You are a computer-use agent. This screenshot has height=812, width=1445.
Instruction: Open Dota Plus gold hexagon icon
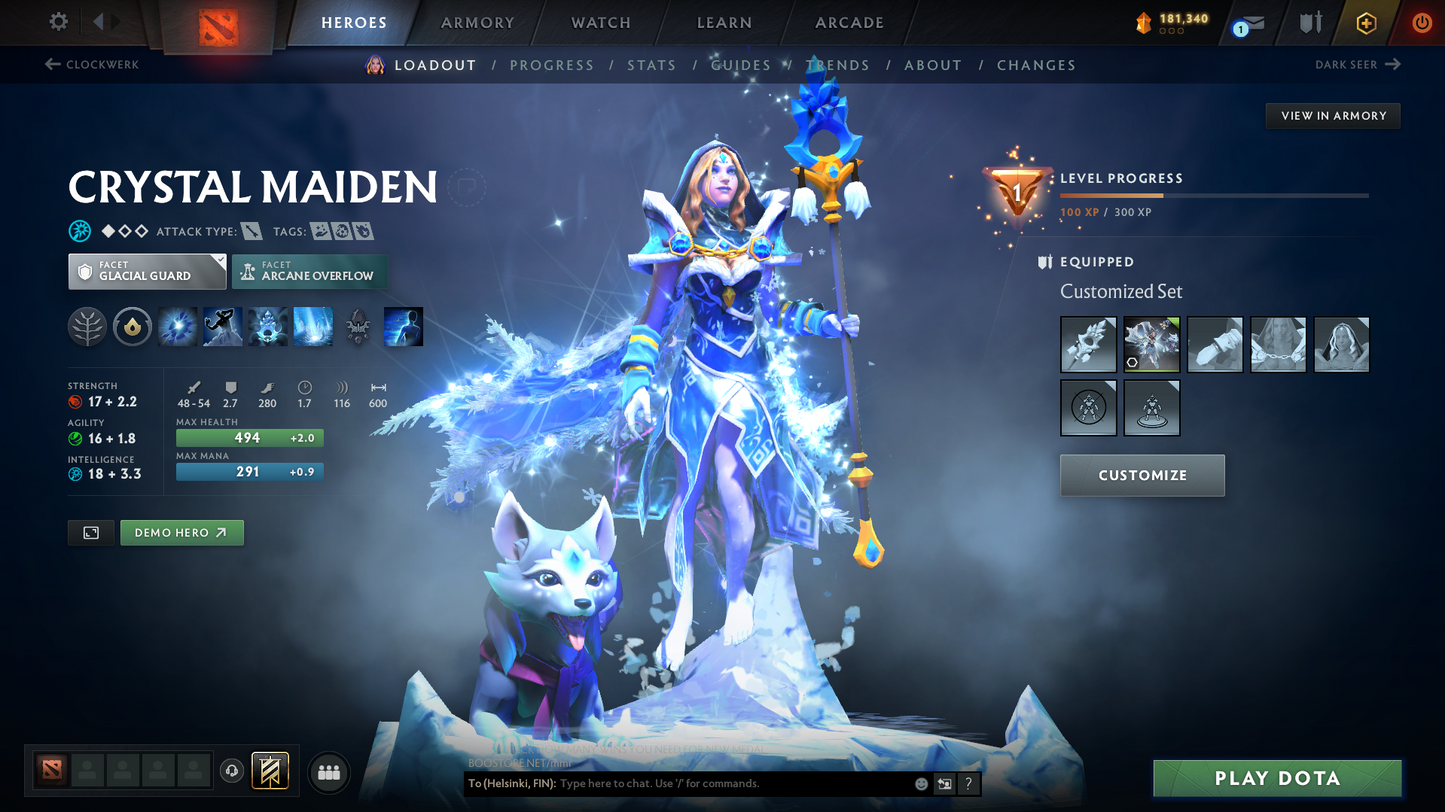click(1368, 22)
